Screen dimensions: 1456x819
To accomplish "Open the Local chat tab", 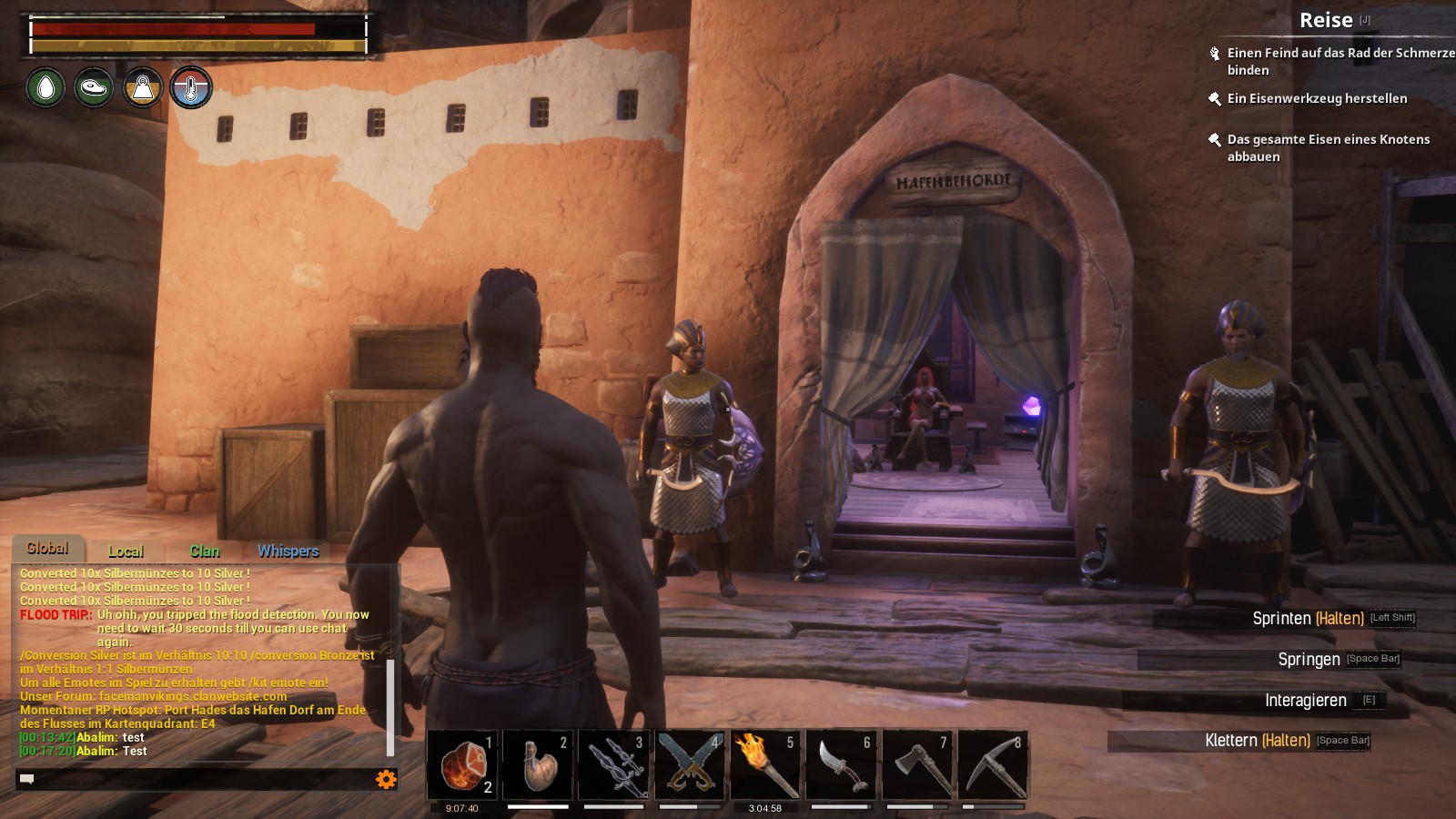I will pos(126,551).
